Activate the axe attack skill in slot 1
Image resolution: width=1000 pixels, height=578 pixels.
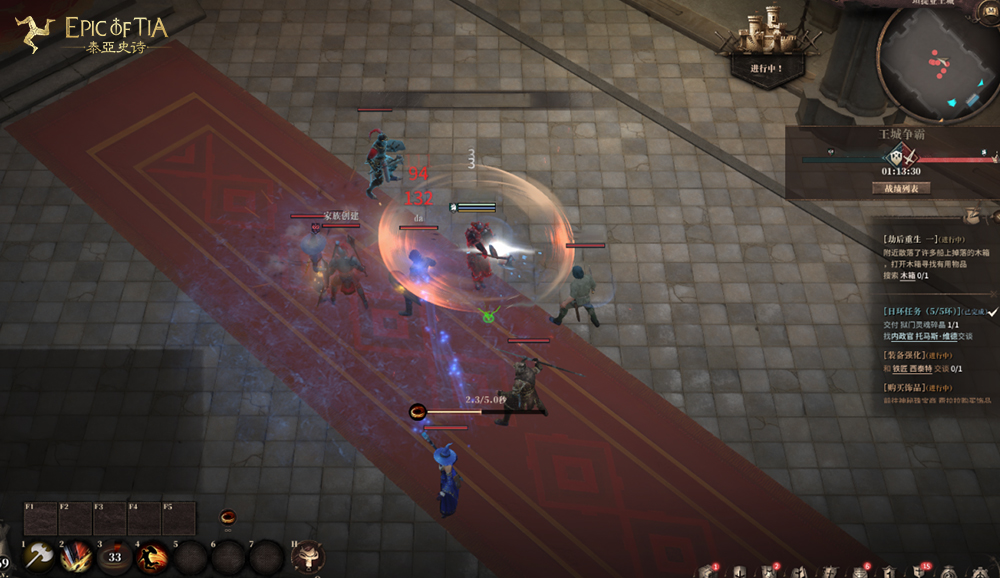(x=40, y=556)
